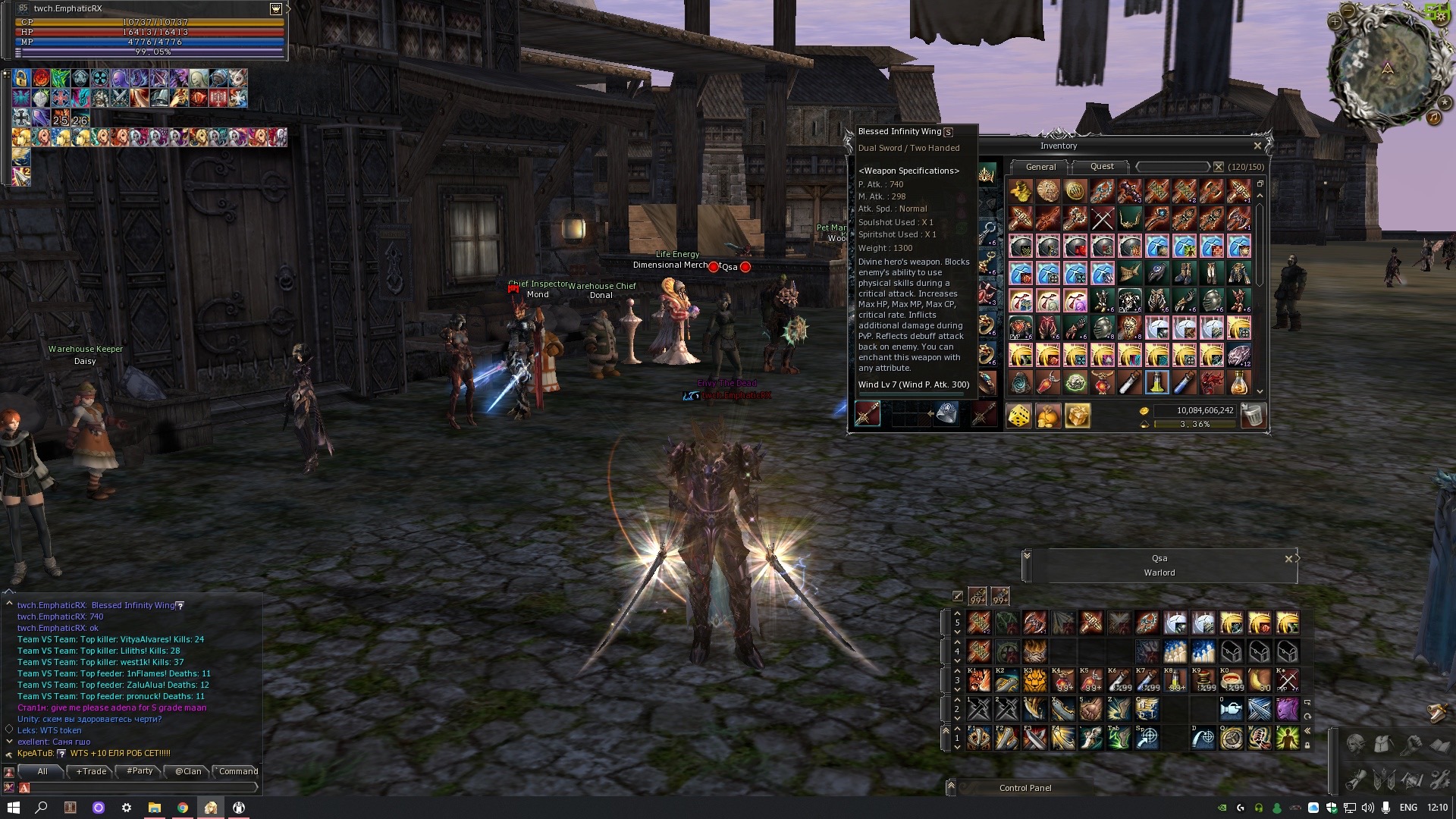Click the yellow dice icon in inventory
This screenshot has height=819, width=1456.
pyautogui.click(x=1019, y=416)
